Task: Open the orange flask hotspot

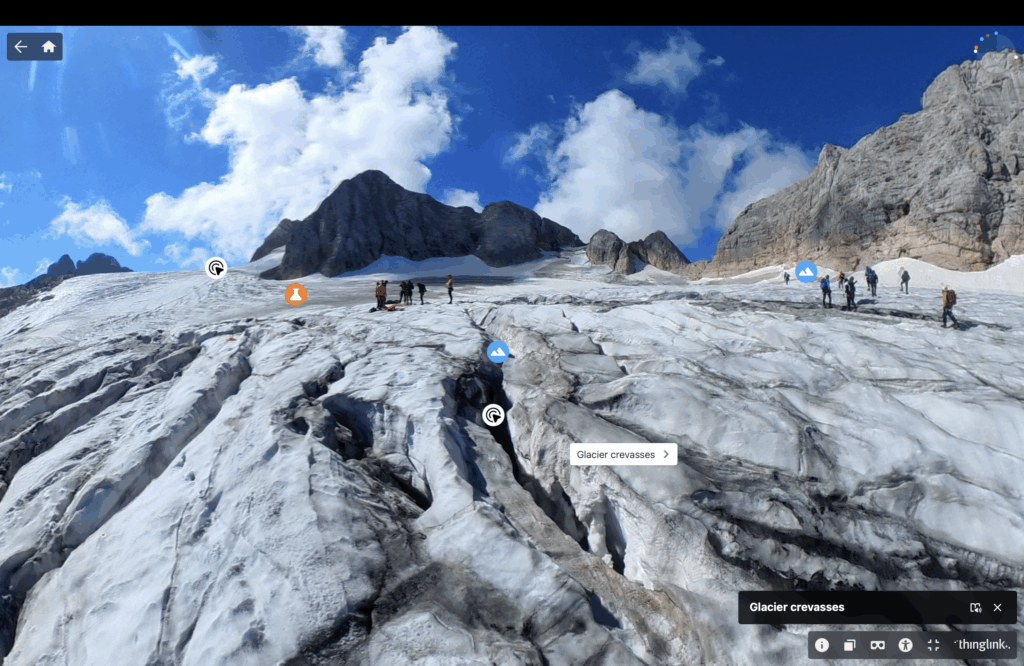Action: 295,294
